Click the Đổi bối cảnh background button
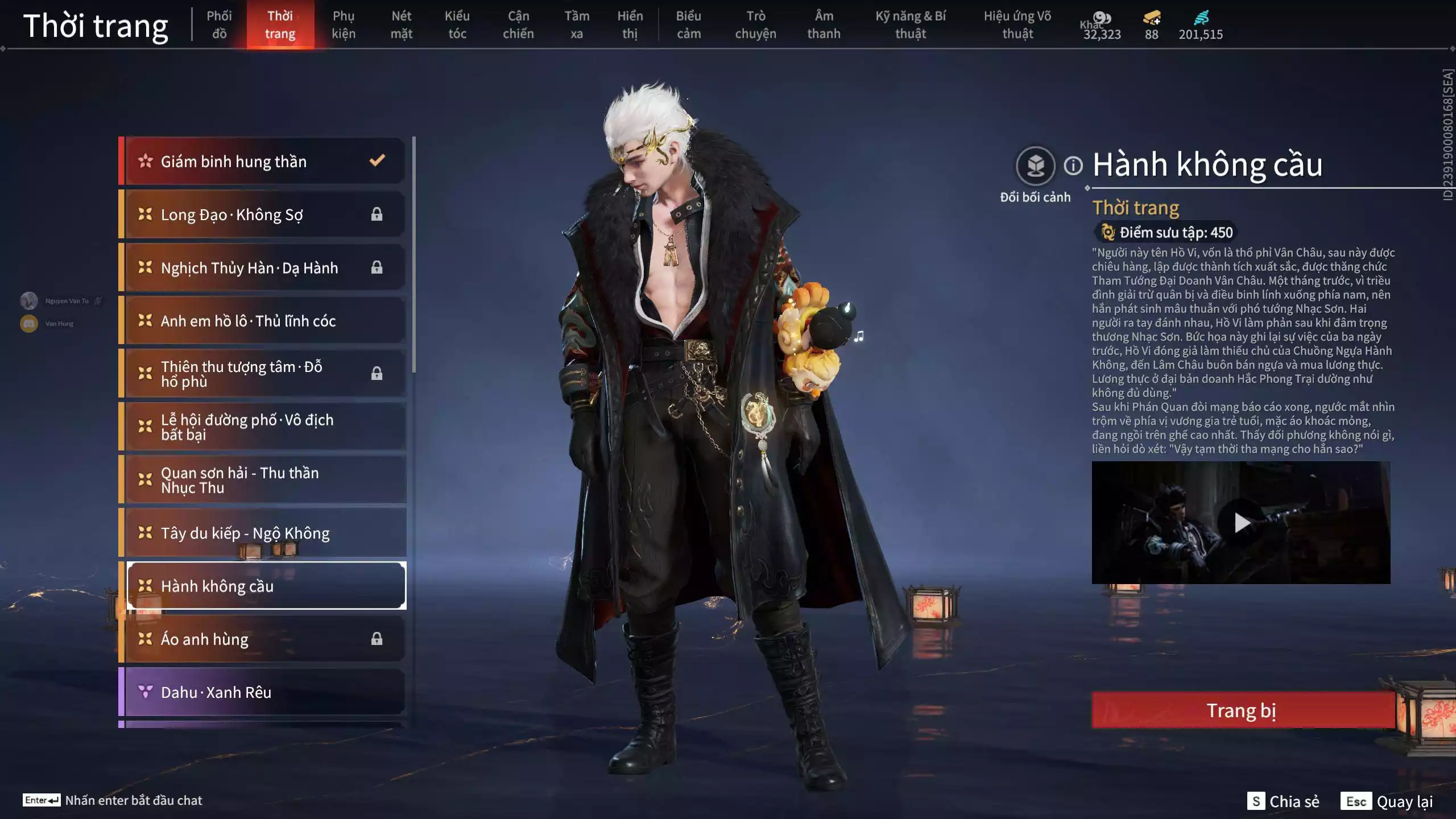Image resolution: width=1456 pixels, height=819 pixels. tap(1035, 166)
